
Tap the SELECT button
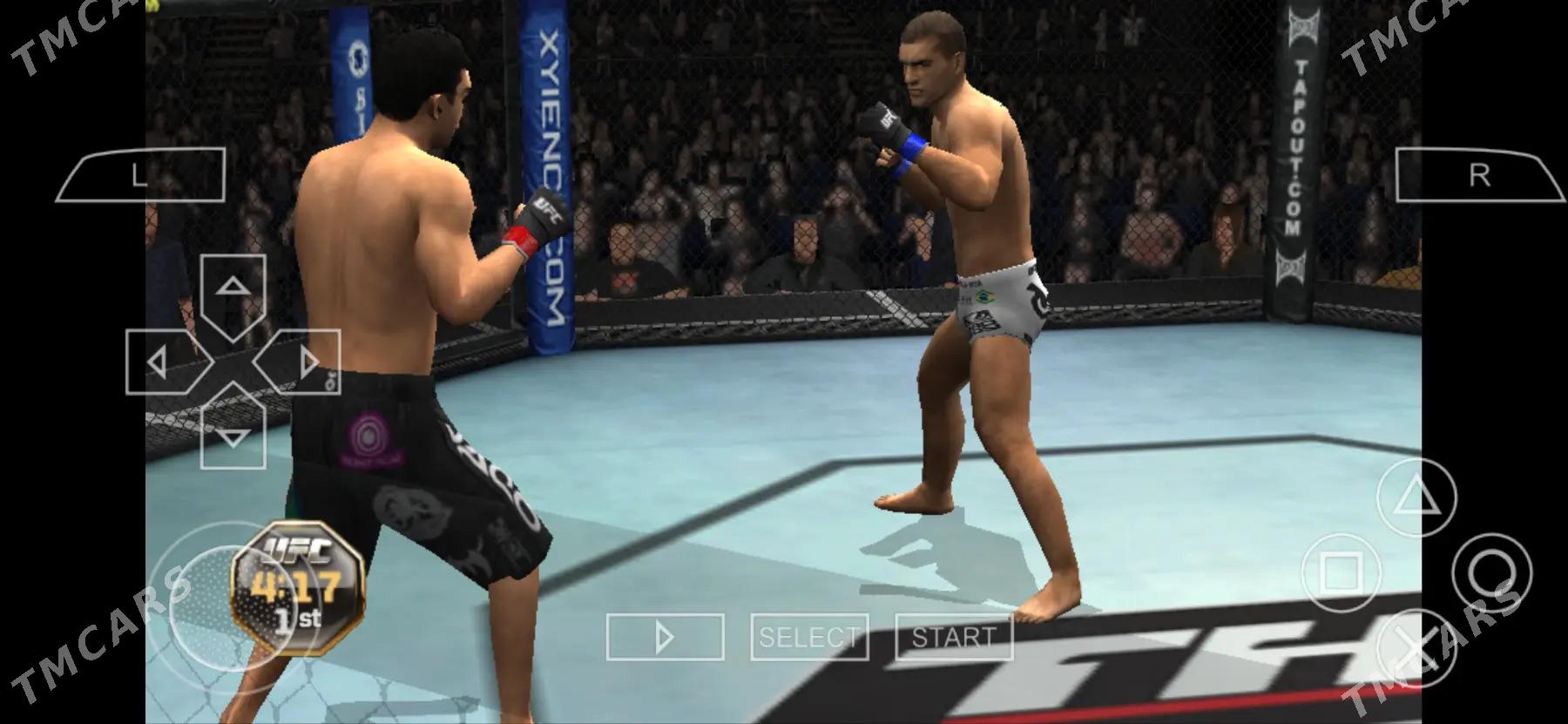[809, 637]
